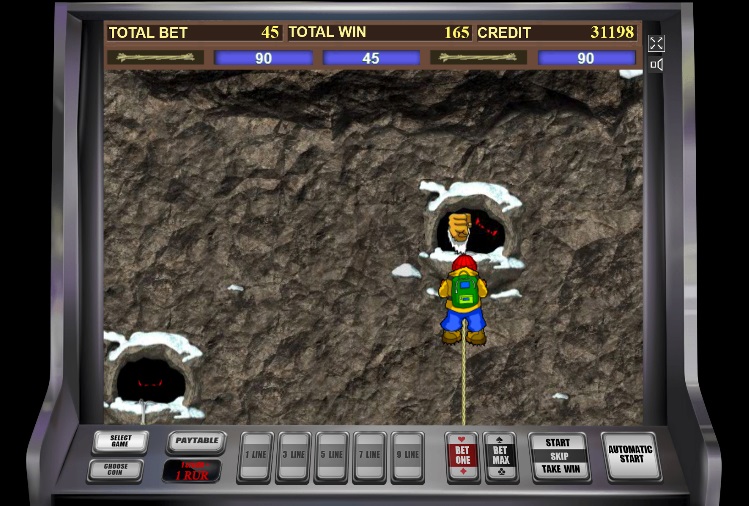The width and height of the screenshot is (749, 506).
Task: Click Start / Skip / Take Win button
Action: 558,456
